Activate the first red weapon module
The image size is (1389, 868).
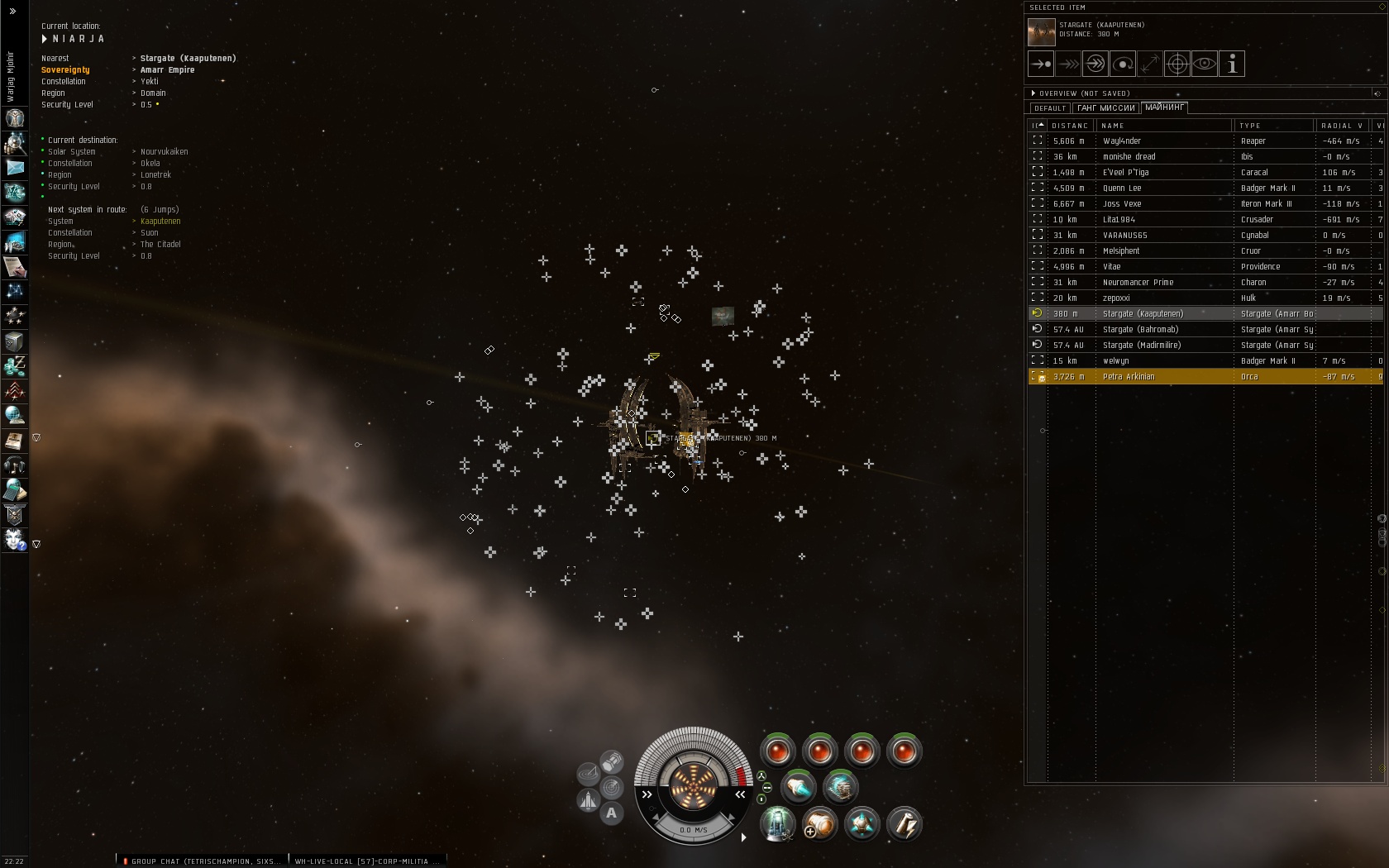[x=778, y=751]
